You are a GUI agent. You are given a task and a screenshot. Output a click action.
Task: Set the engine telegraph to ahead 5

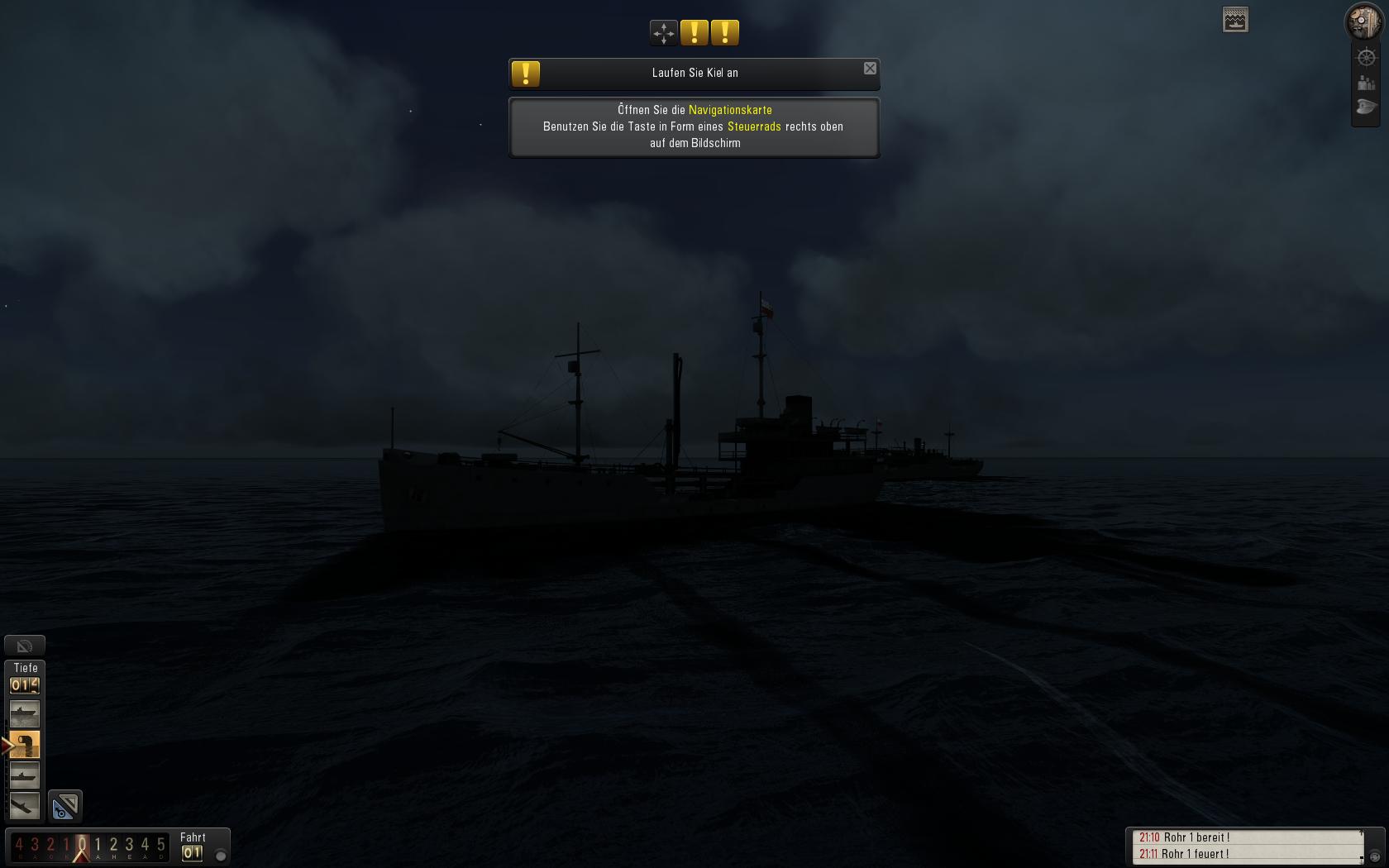click(x=161, y=845)
